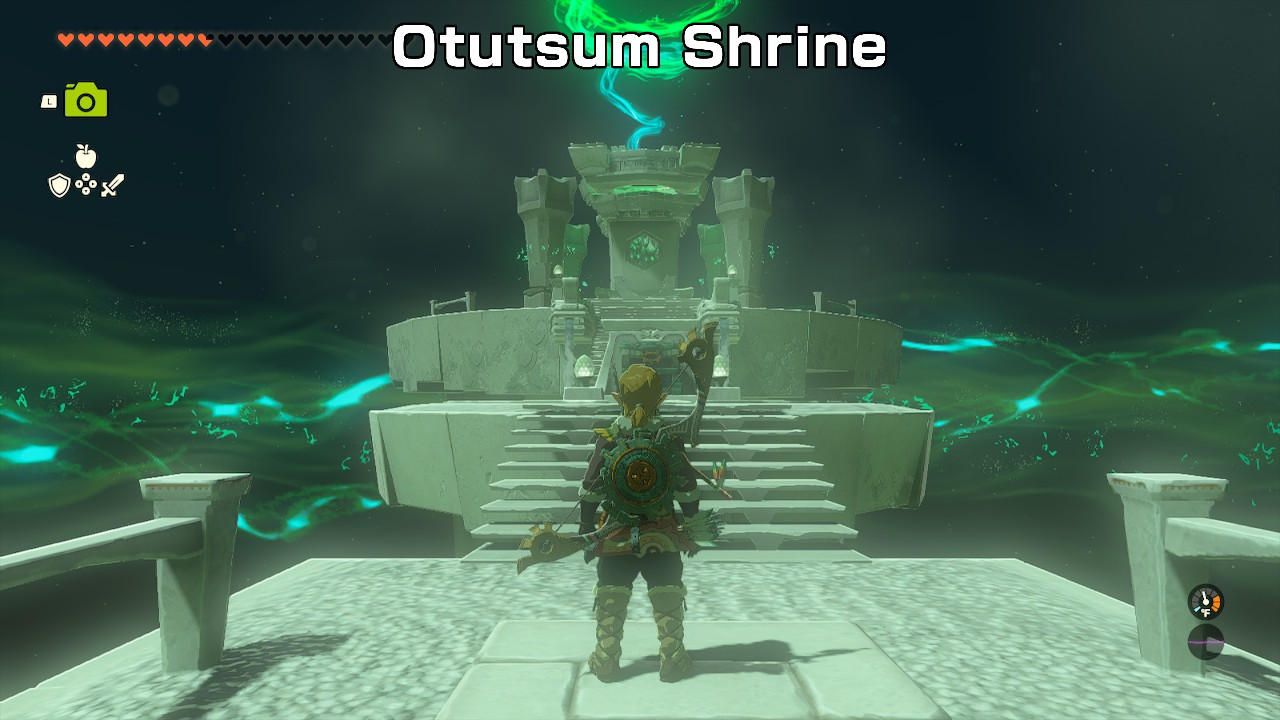
Task: Select Link standing on the path
Action: tap(640, 520)
